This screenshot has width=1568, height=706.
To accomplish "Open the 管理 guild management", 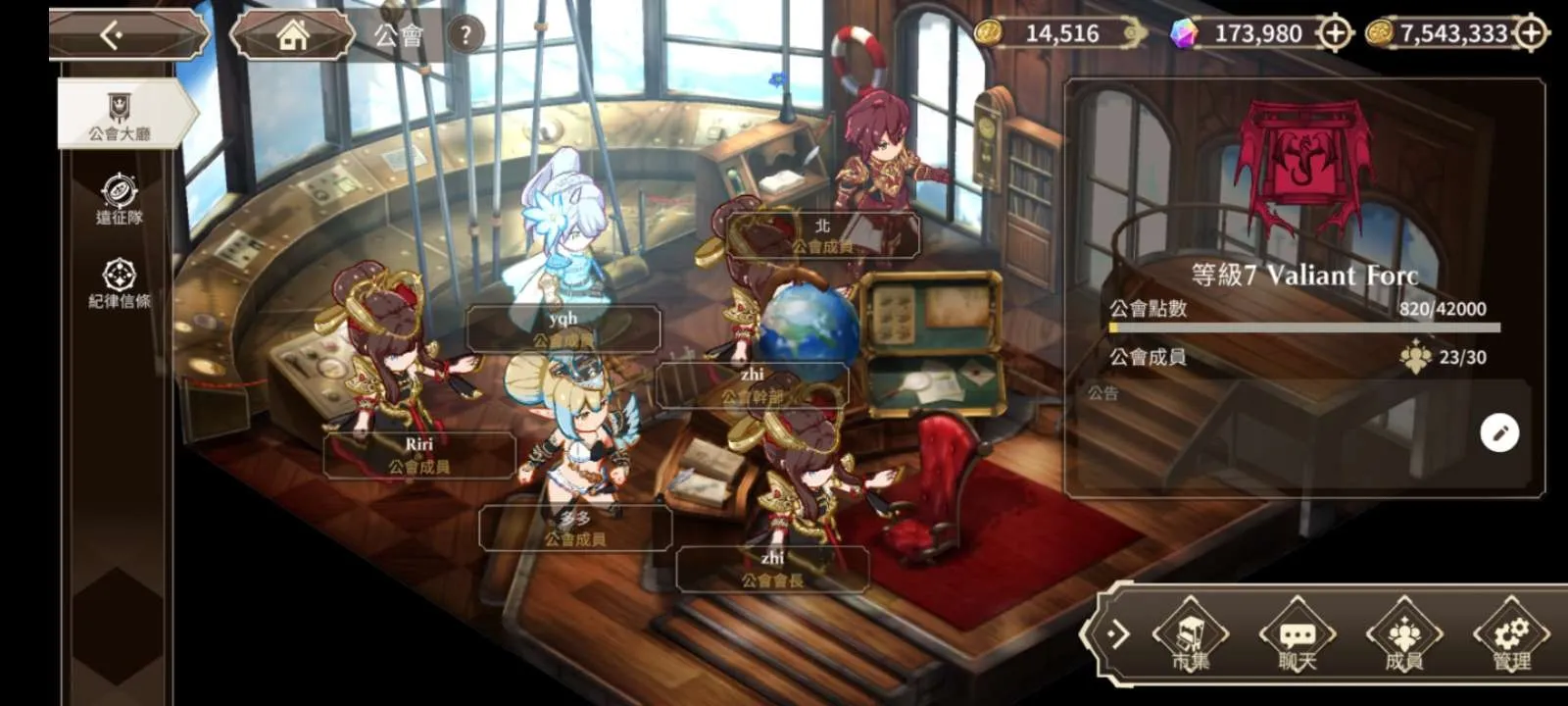I will (x=1511, y=637).
